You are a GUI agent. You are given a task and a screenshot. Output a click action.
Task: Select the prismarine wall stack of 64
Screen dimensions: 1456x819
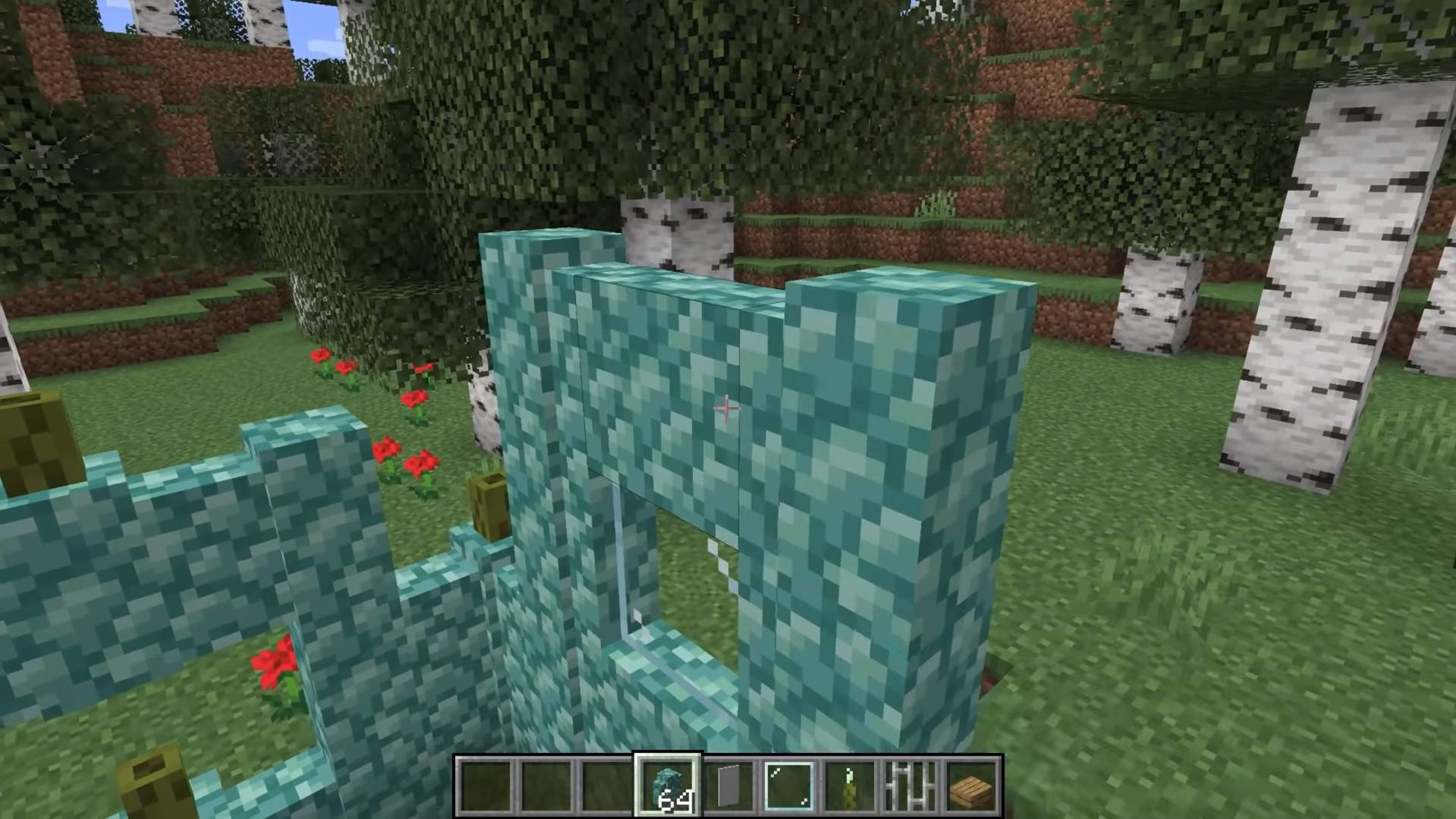click(x=668, y=786)
